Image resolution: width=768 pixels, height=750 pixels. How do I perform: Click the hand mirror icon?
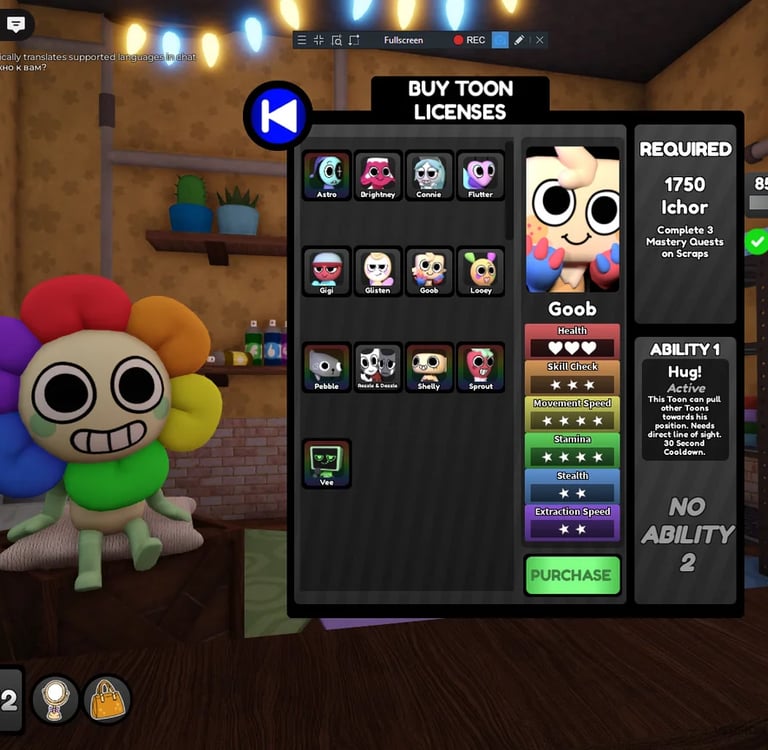click(56, 700)
